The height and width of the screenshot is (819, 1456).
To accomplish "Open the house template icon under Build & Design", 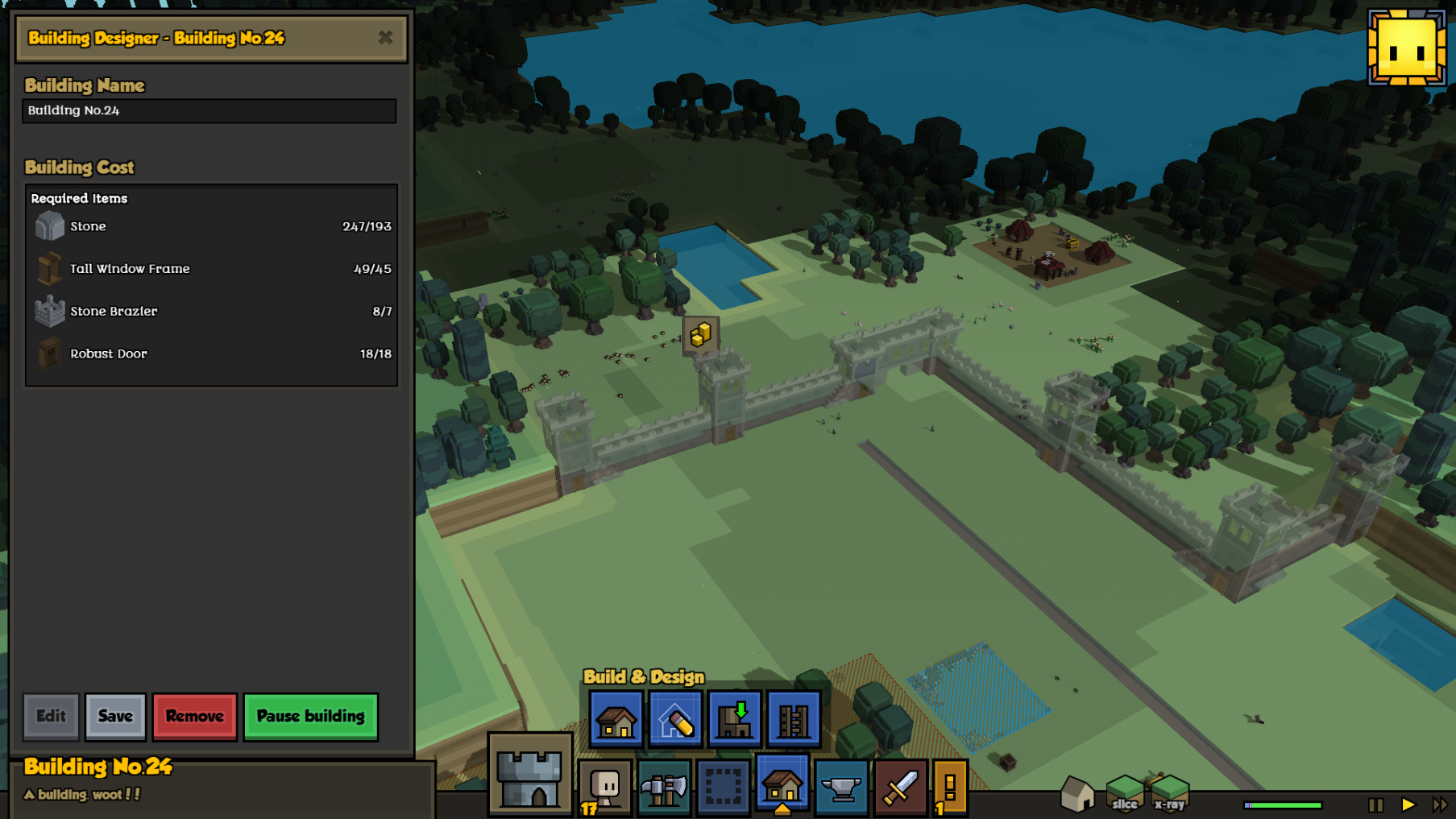I will (x=616, y=719).
